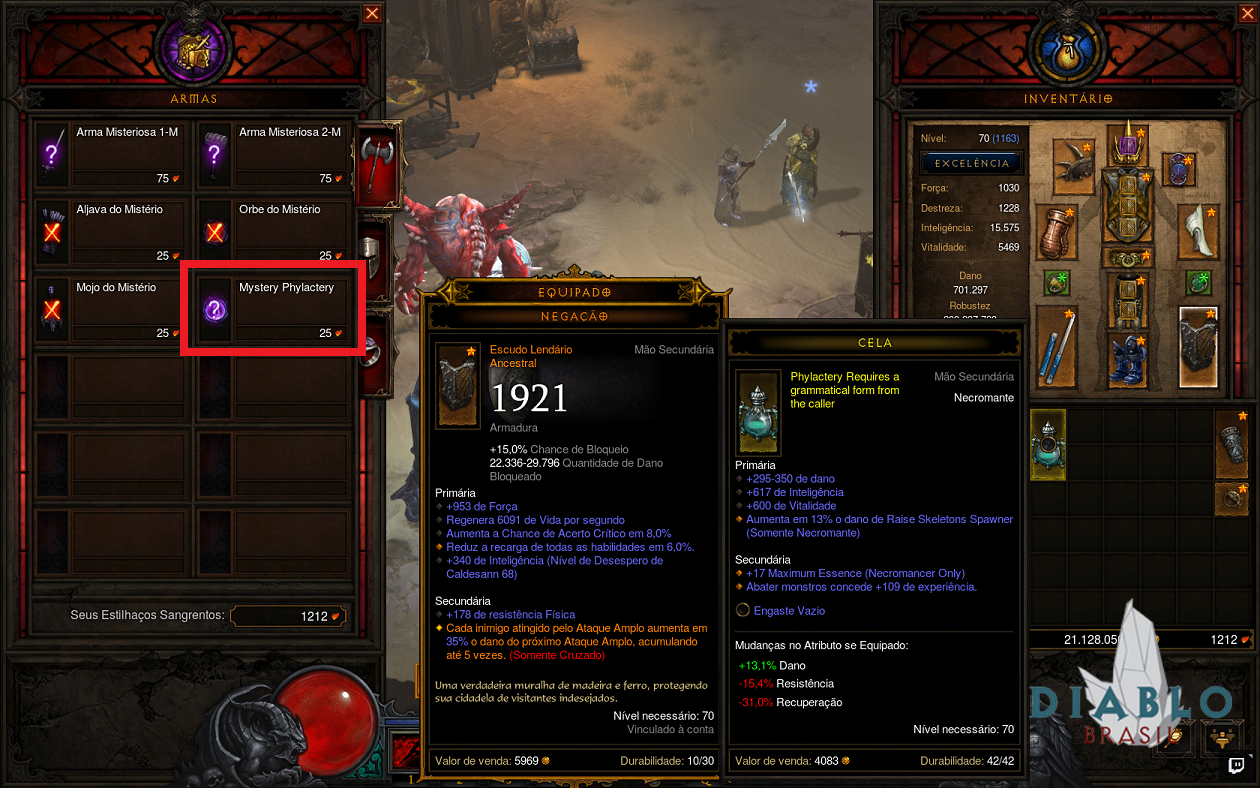Purchase Arma Misteriosa 1-M

pyautogui.click(x=109, y=153)
